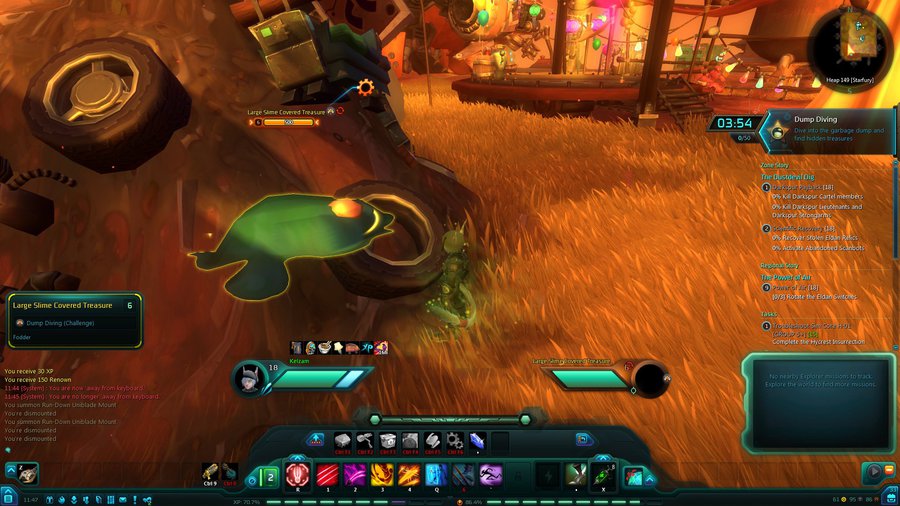Select the blue crystal shortcut slot
Screen dimensions: 900x506
[477, 440]
